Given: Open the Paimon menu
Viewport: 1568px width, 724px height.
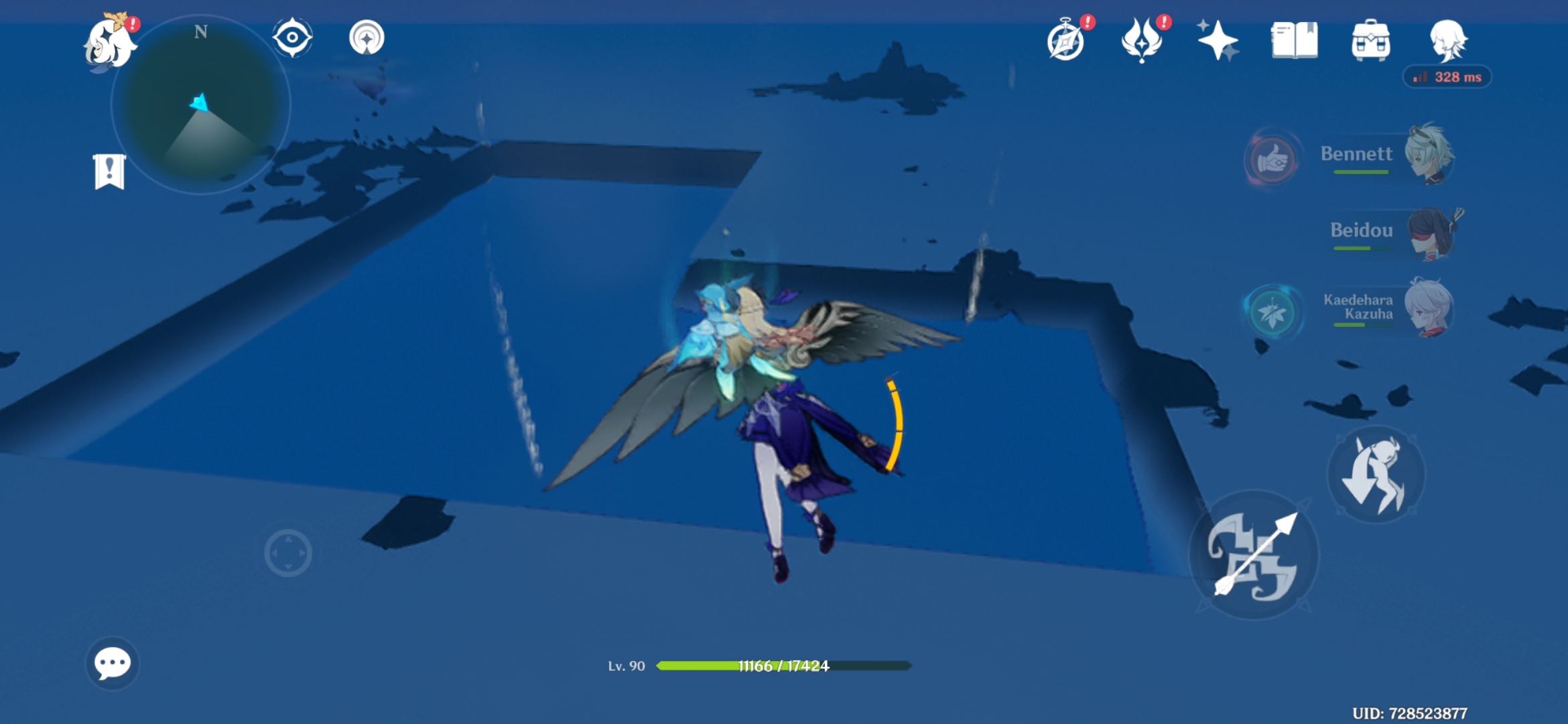Looking at the screenshot, I should pos(111,42).
